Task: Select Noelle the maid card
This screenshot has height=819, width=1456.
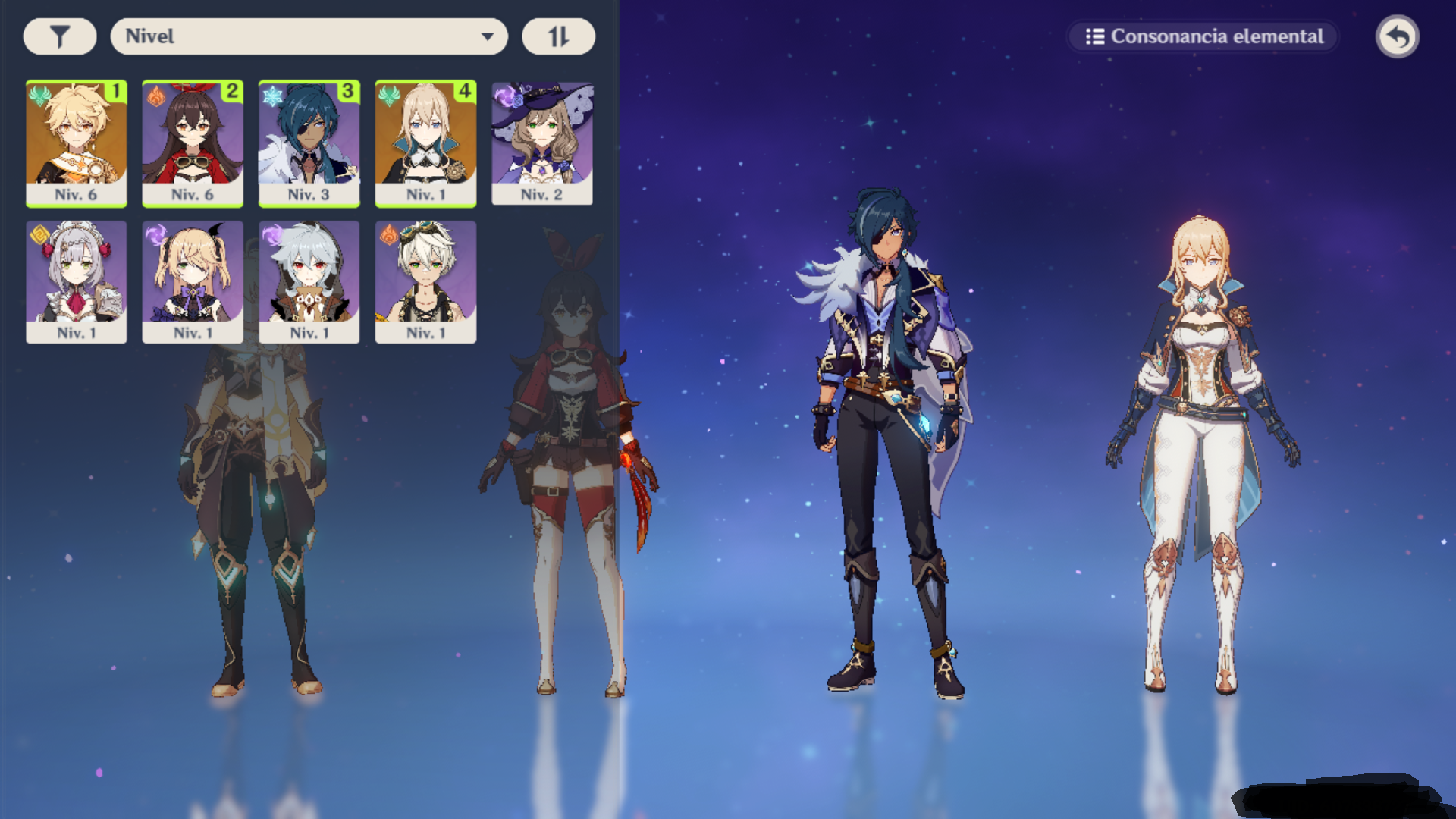Action: click(77, 281)
